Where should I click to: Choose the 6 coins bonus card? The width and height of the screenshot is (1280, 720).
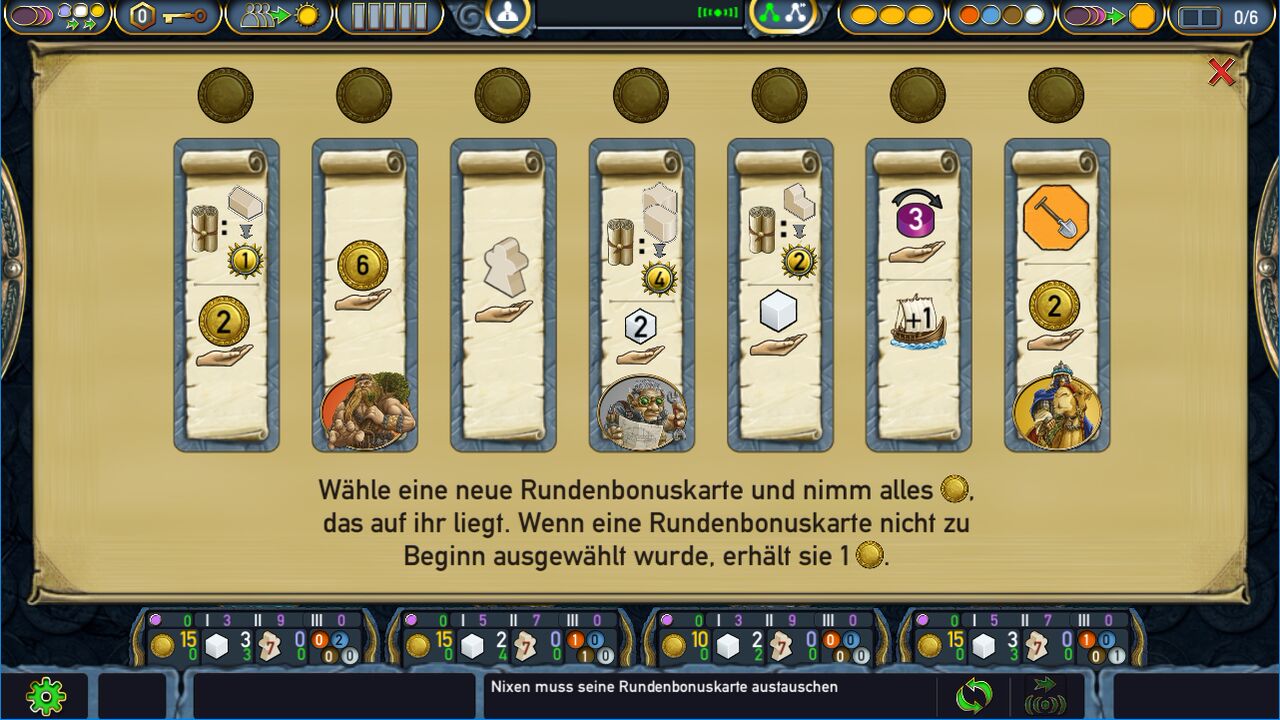[x=364, y=295]
